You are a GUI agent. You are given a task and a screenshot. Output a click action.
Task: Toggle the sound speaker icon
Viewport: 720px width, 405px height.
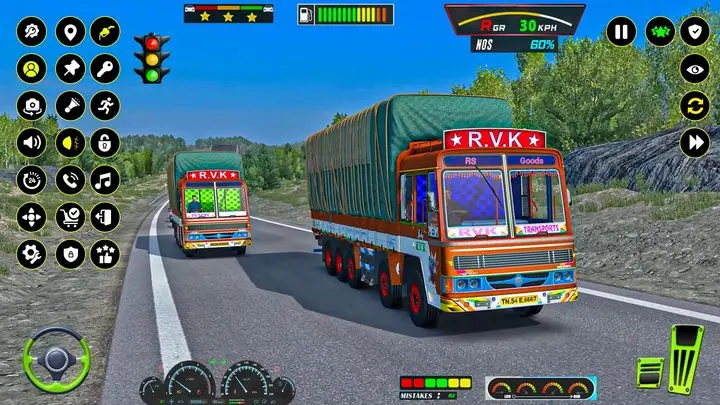pos(32,142)
